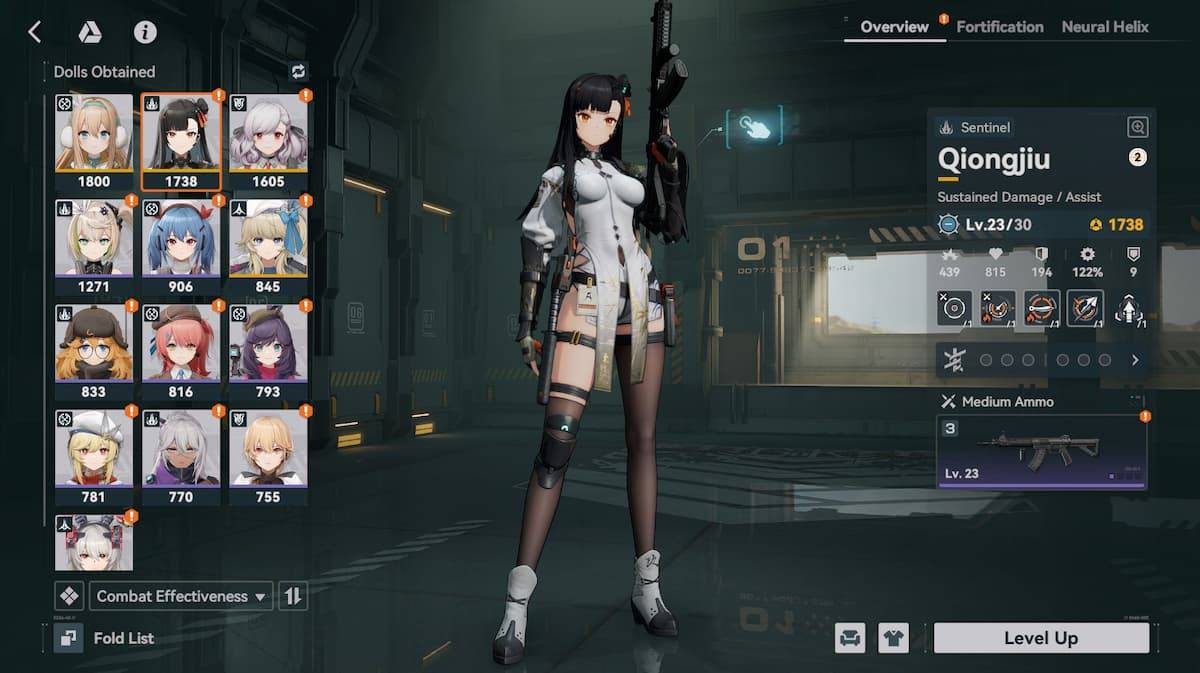The image size is (1200, 673).
Task: Select the blue-haired doll rated 906
Action: tap(181, 246)
